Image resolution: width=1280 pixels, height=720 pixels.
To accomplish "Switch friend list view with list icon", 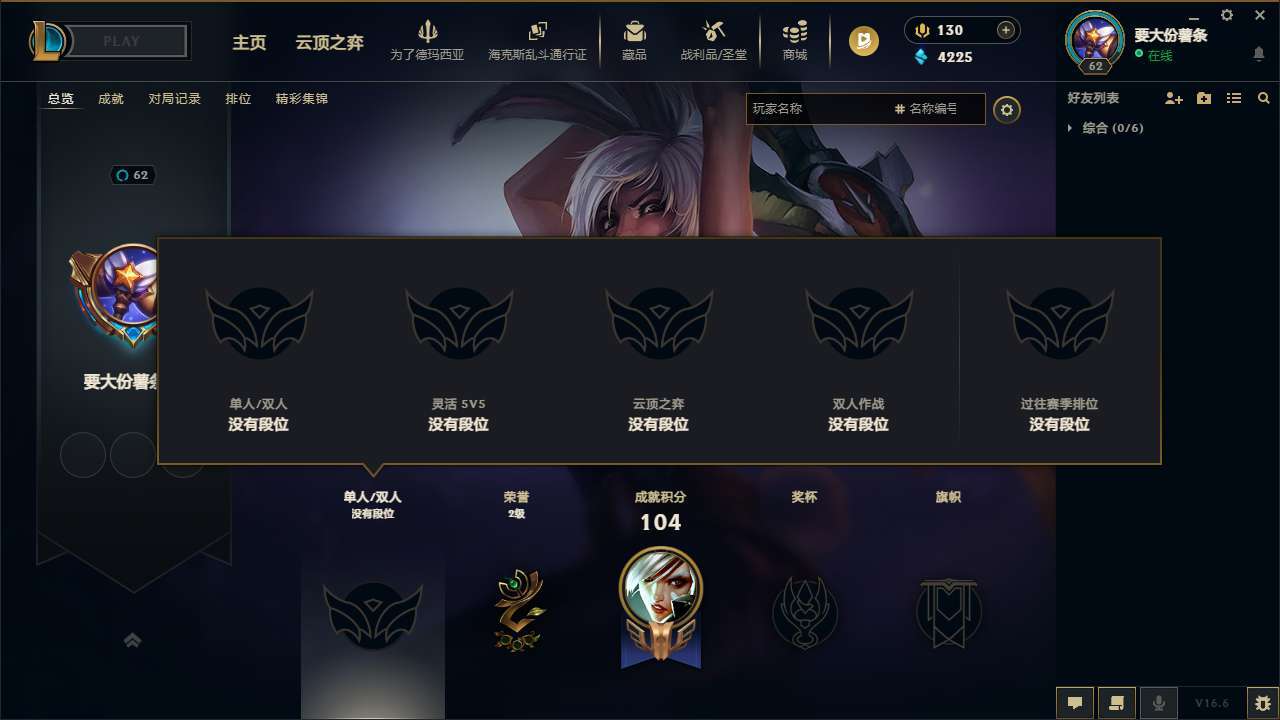I will [1233, 98].
